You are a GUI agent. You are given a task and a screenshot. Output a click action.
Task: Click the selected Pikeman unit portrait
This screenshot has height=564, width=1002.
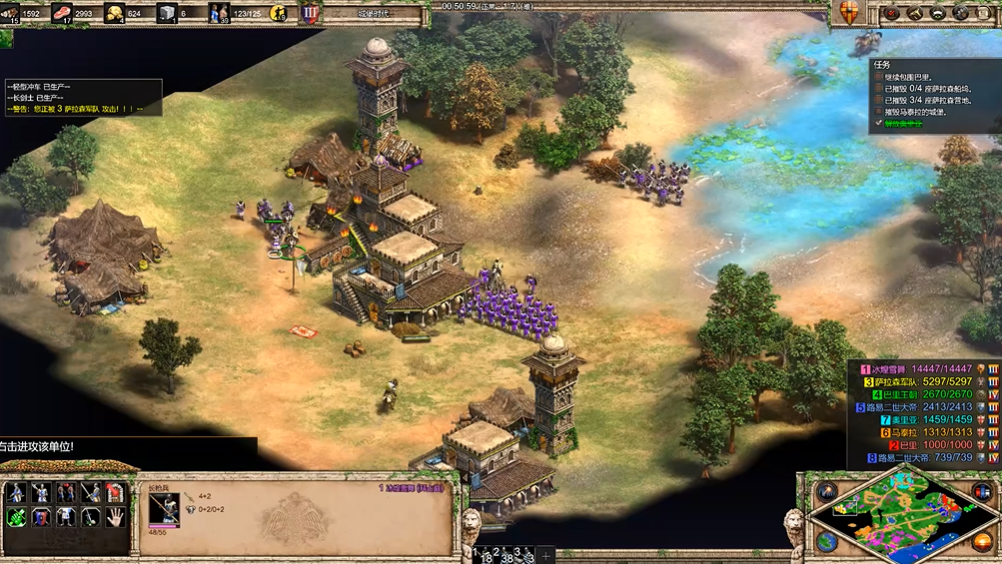pos(164,507)
